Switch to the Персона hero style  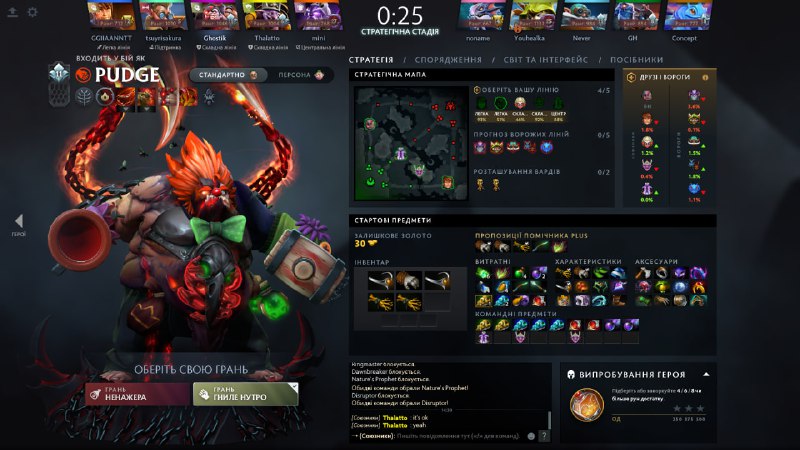301,75
